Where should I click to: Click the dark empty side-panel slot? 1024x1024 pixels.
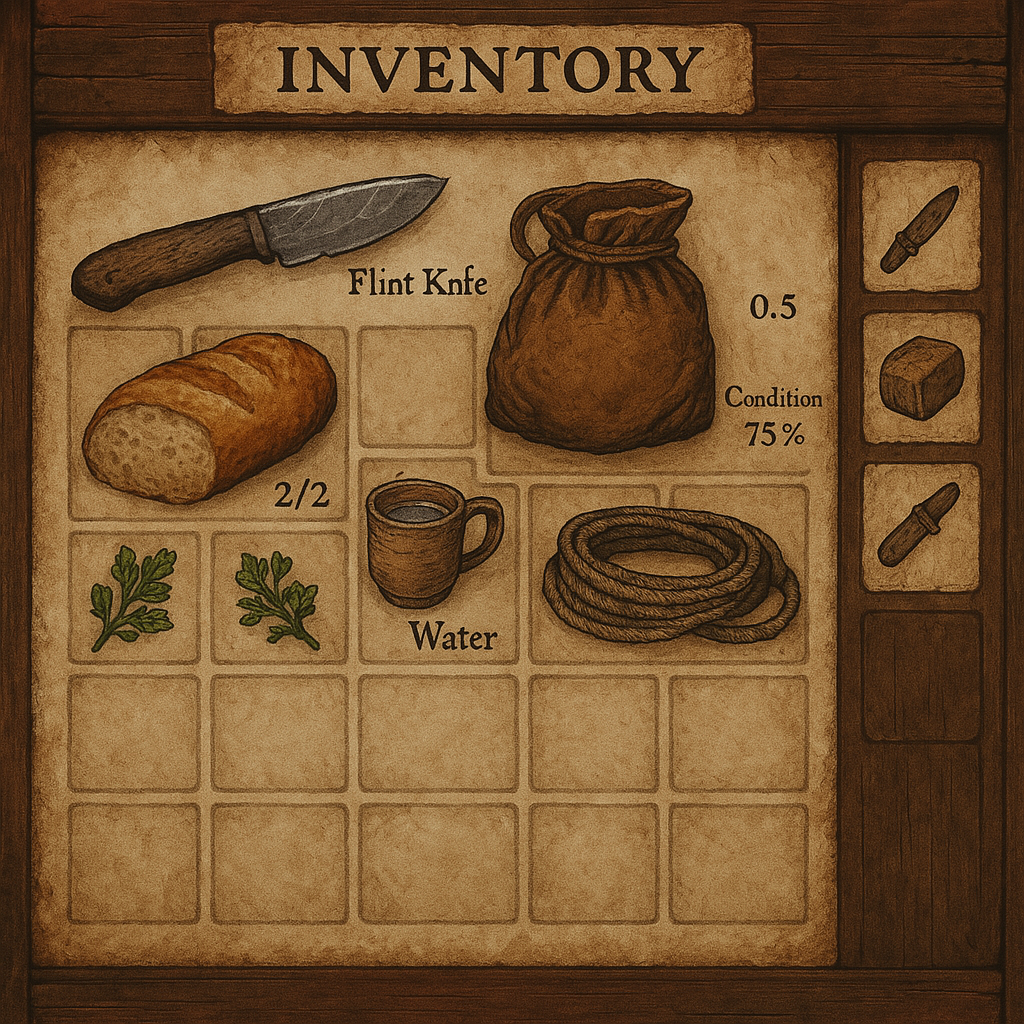pos(921,676)
